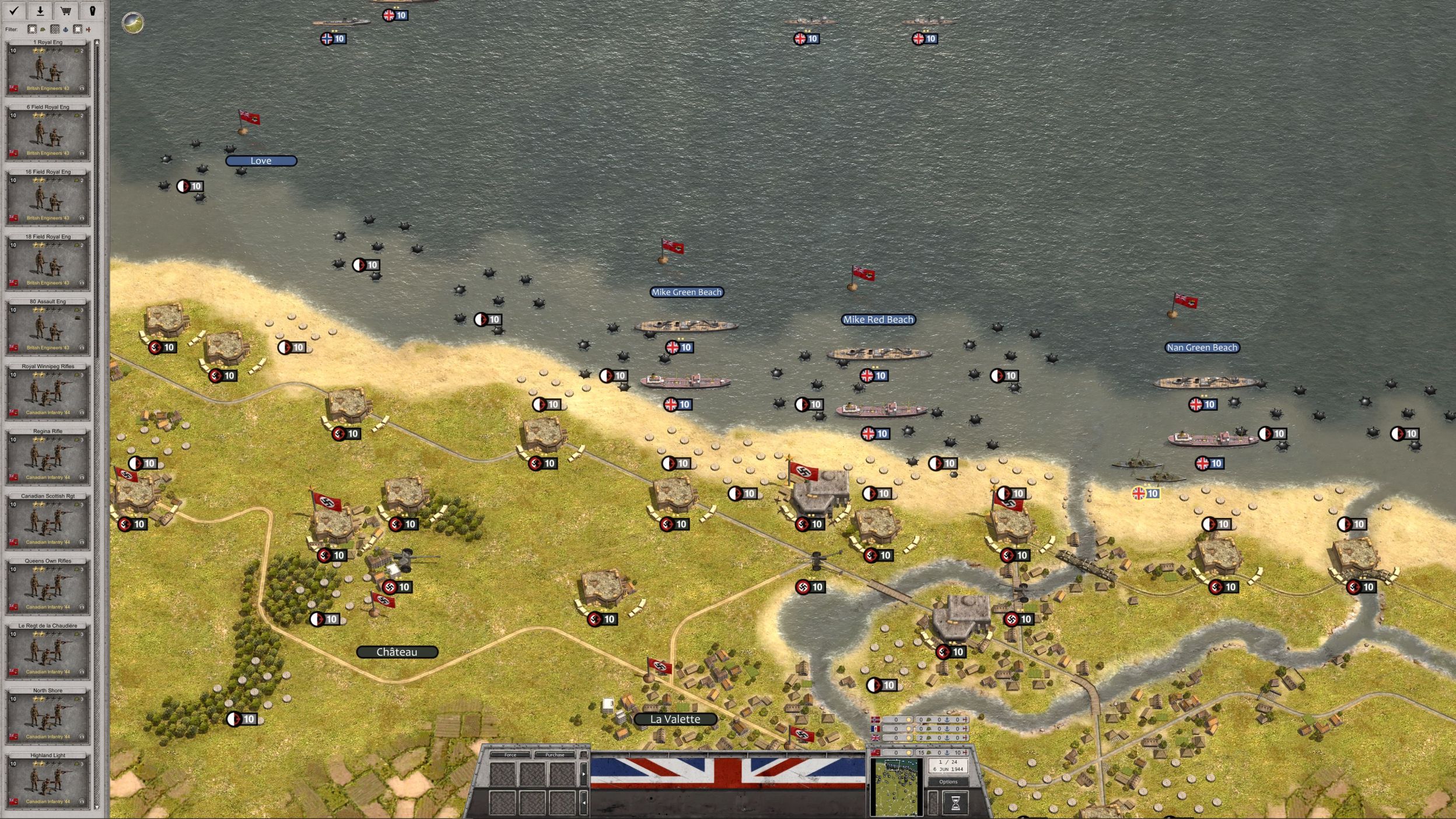Select the North Shore unit card
This screenshot has height=819, width=1456.
(48, 715)
